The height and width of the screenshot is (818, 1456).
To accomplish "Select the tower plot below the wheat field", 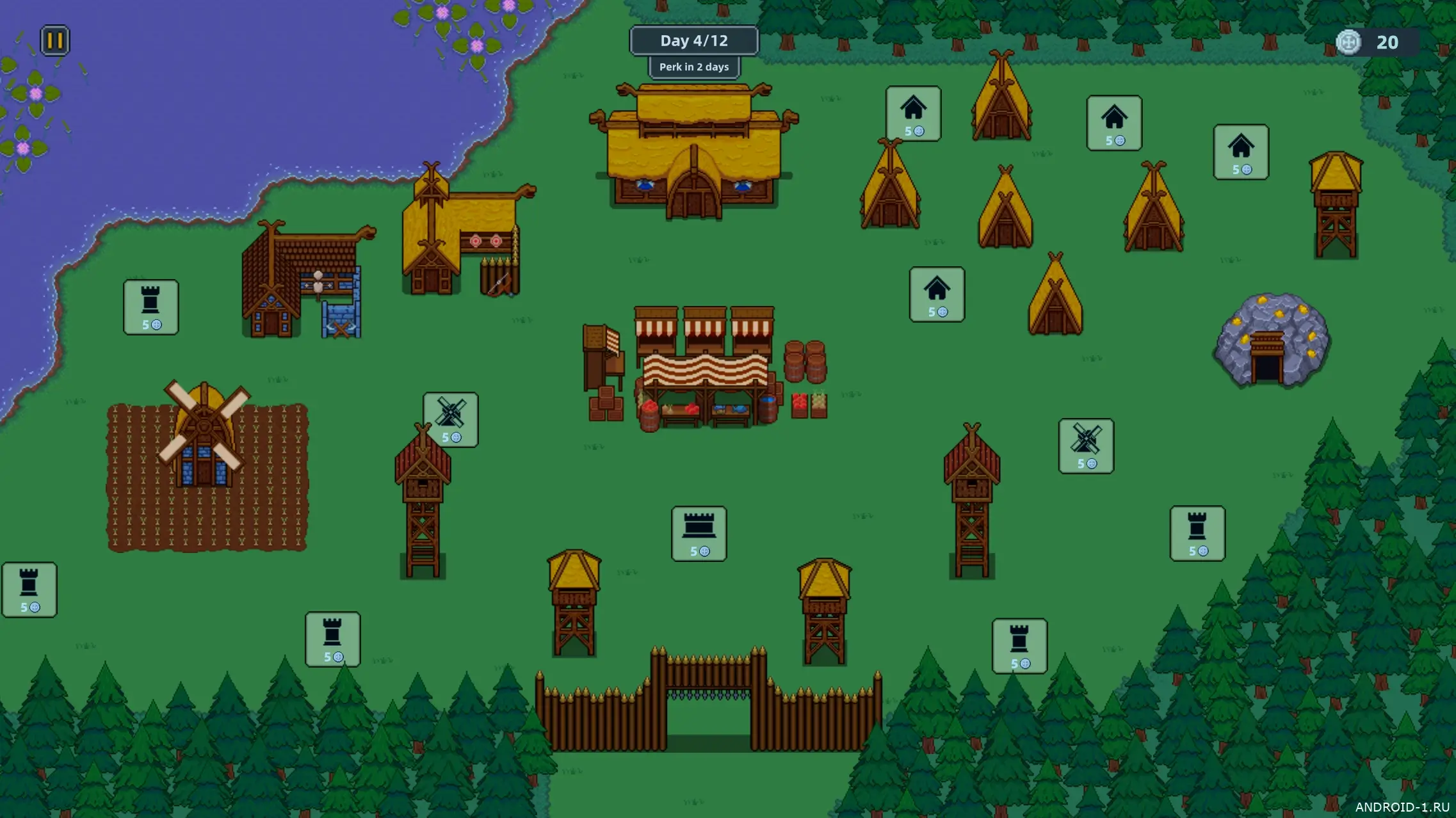I will (x=332, y=639).
